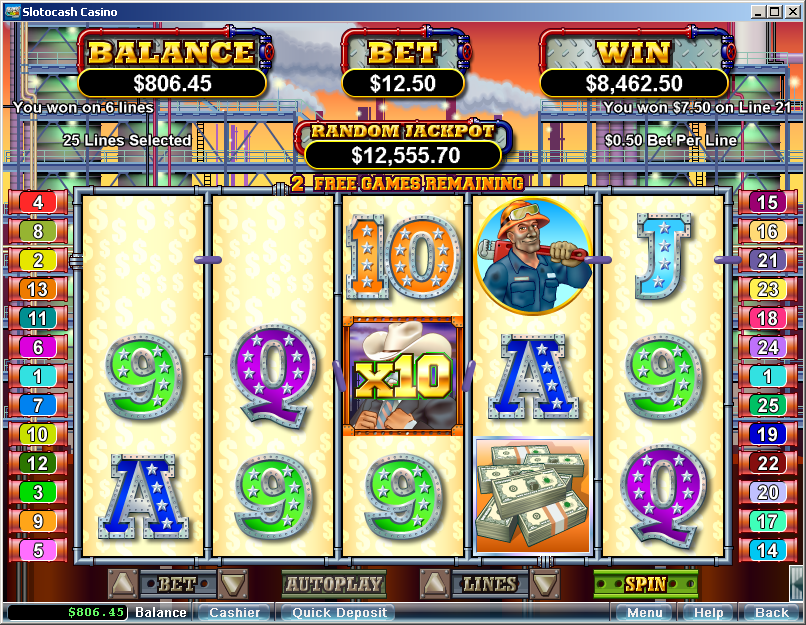
Task: Choose payline 14 marker
Action: pyautogui.click(x=767, y=550)
